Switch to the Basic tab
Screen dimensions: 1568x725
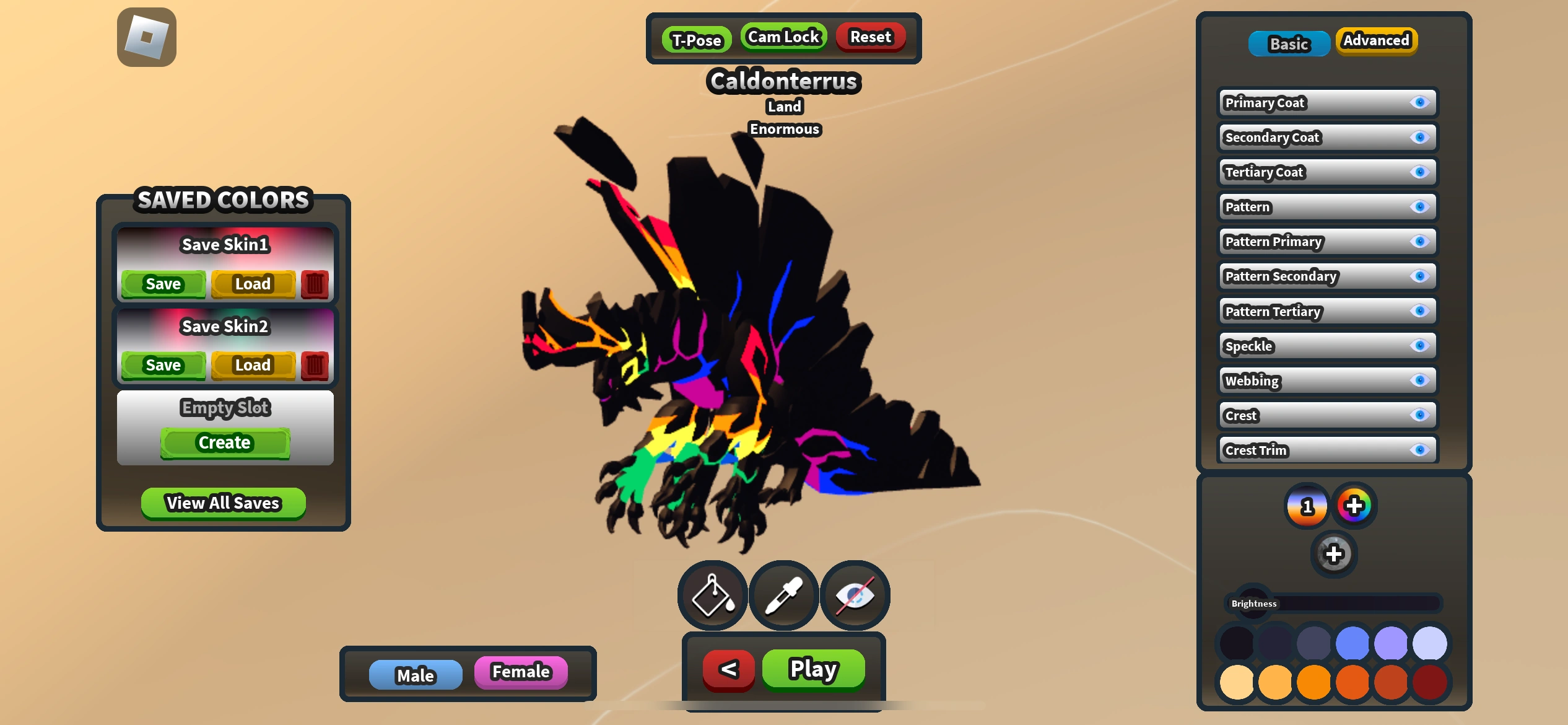coord(1289,43)
